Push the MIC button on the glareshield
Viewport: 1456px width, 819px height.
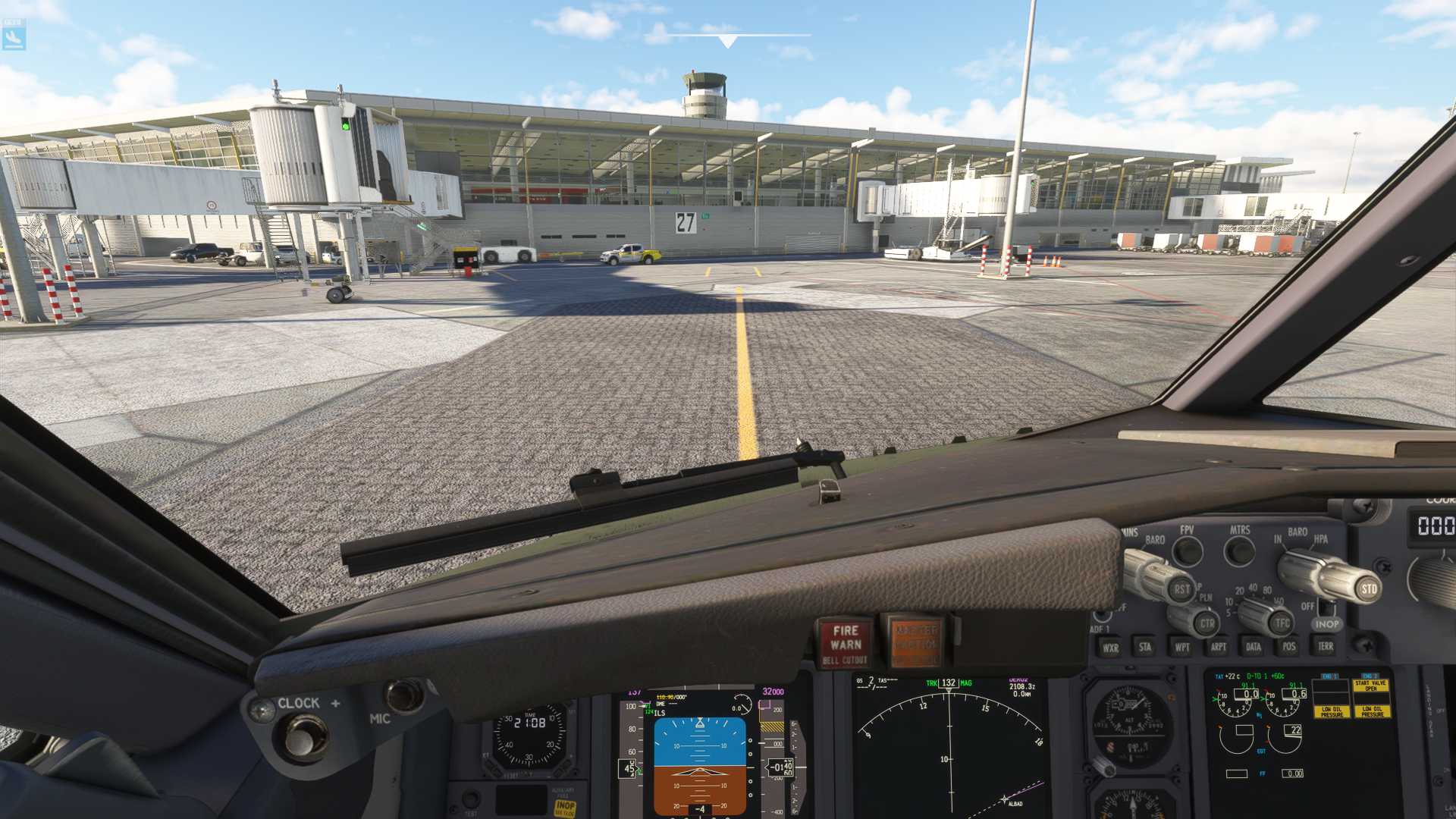click(403, 696)
